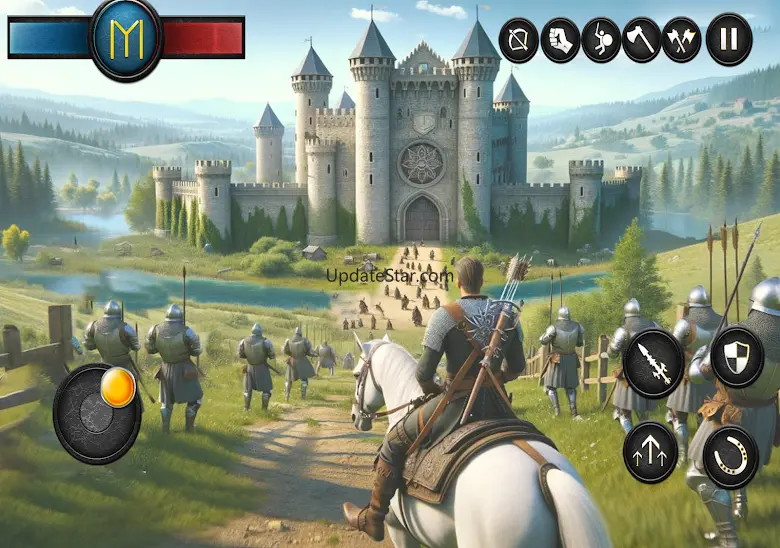Select the bow weapon icon
Screen dimensions: 780x548
coord(518,41)
